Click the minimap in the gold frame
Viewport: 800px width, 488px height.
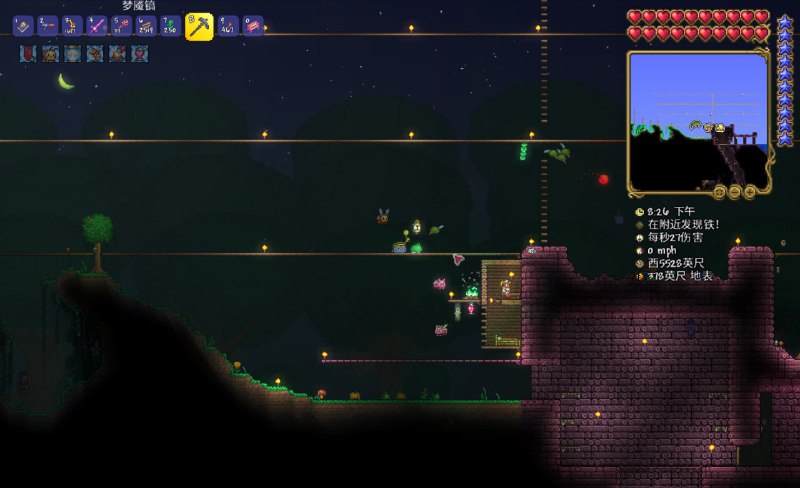point(698,122)
